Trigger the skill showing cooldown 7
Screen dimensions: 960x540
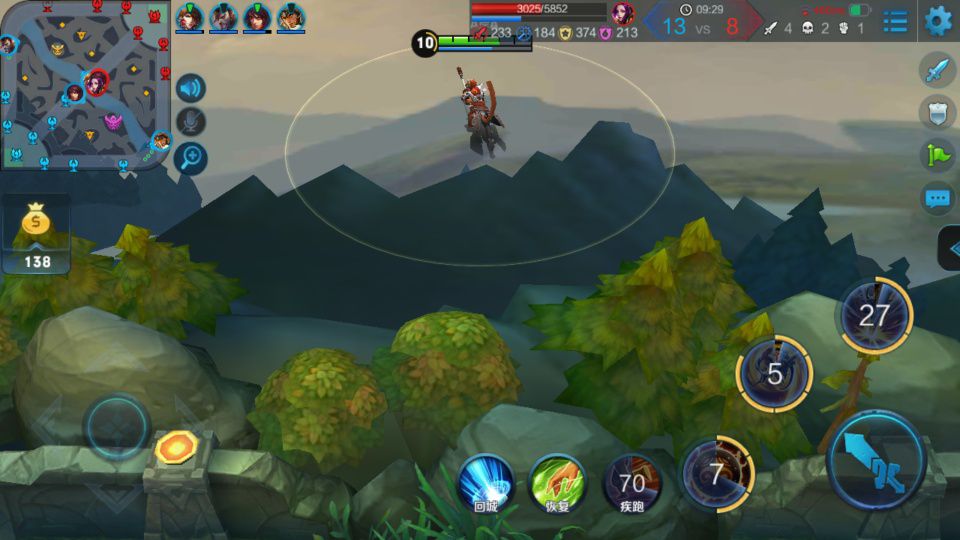[716, 474]
